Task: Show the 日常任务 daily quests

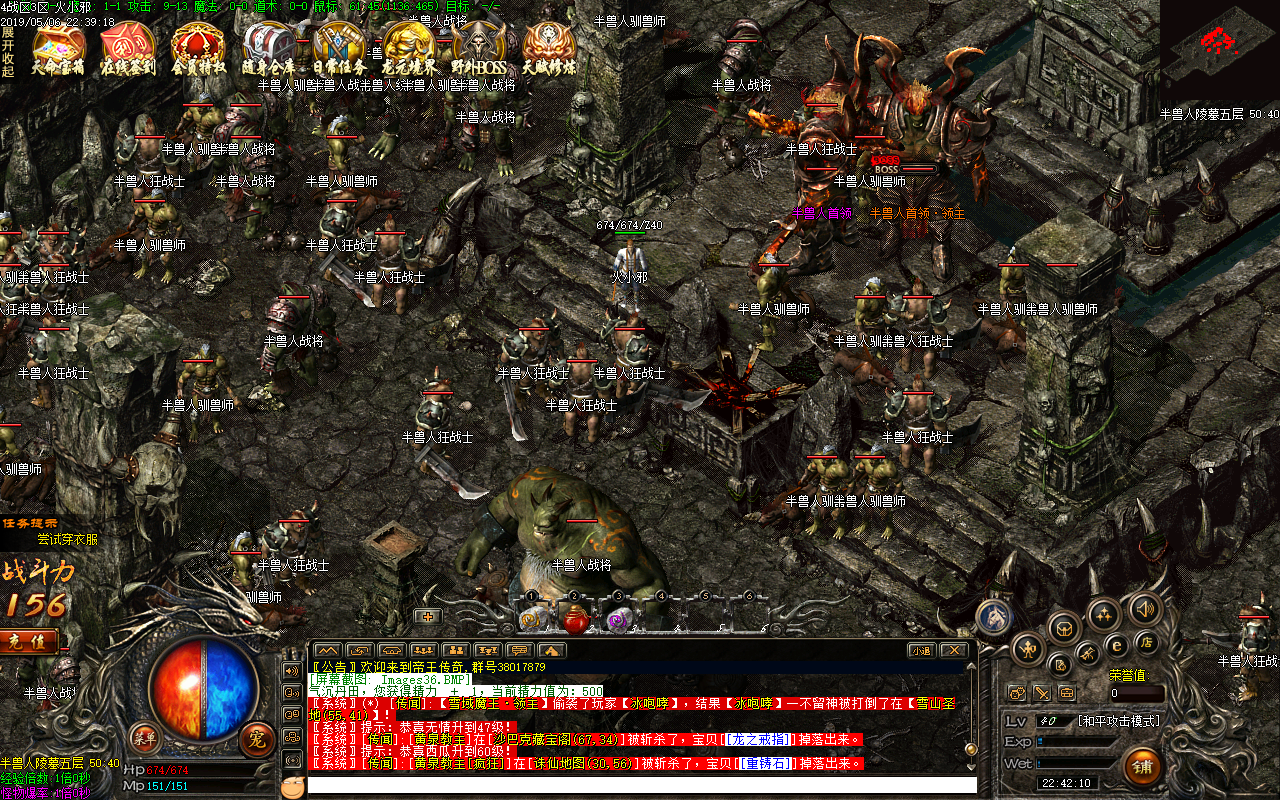Action: point(339,48)
